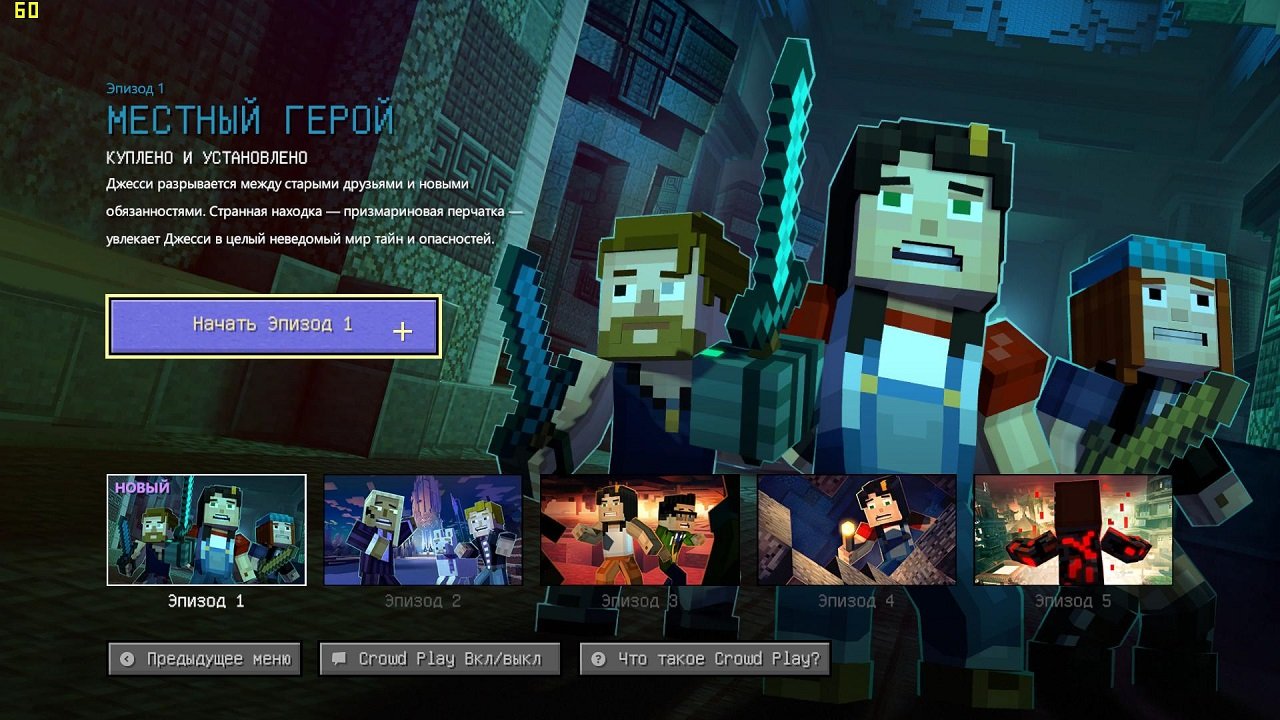Screen dimensions: 1280x720
Task: Click the chat bubble icon on the Crowd Play button
Action: pos(341,658)
